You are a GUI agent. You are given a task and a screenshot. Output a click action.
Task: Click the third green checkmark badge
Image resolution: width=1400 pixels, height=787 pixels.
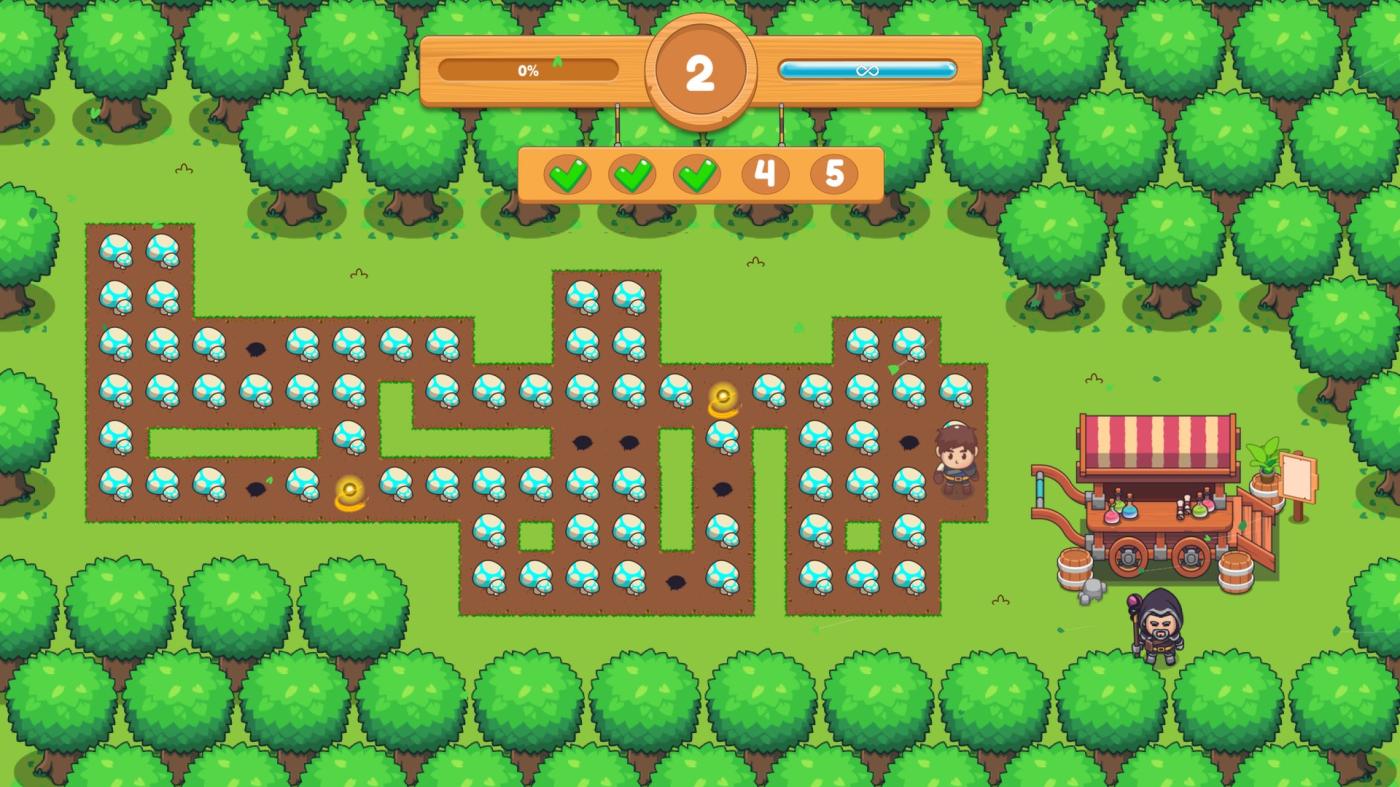click(700, 174)
